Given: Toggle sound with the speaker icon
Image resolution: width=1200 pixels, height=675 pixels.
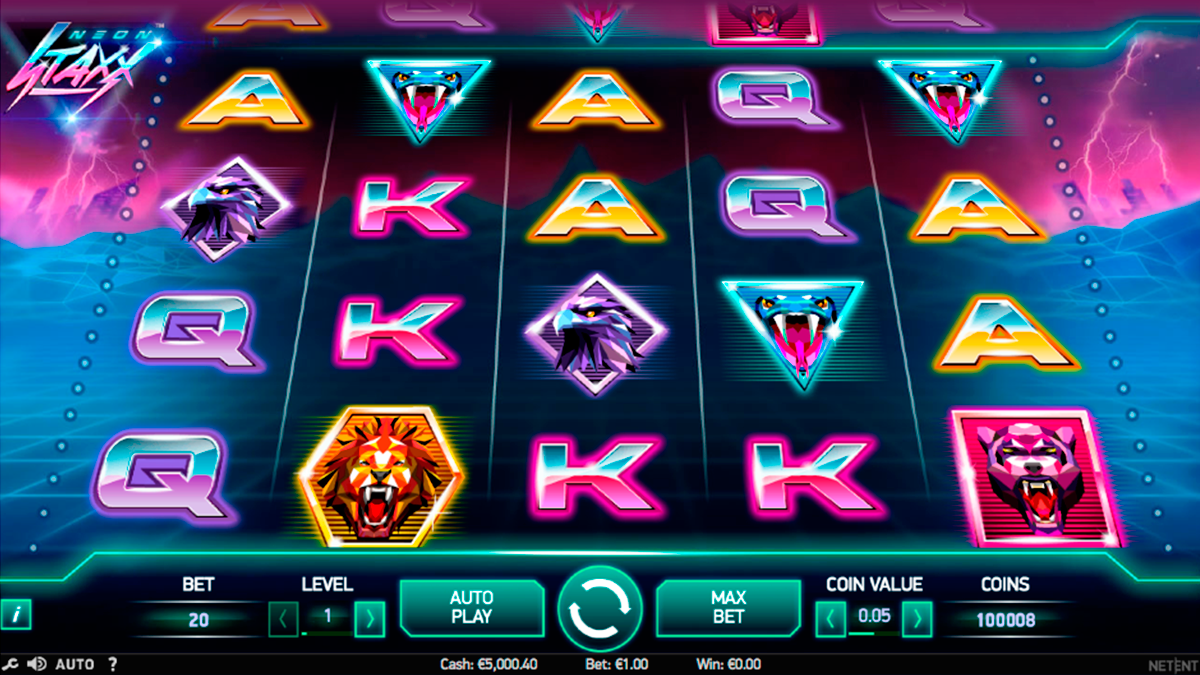Looking at the screenshot, I should pos(37,663).
